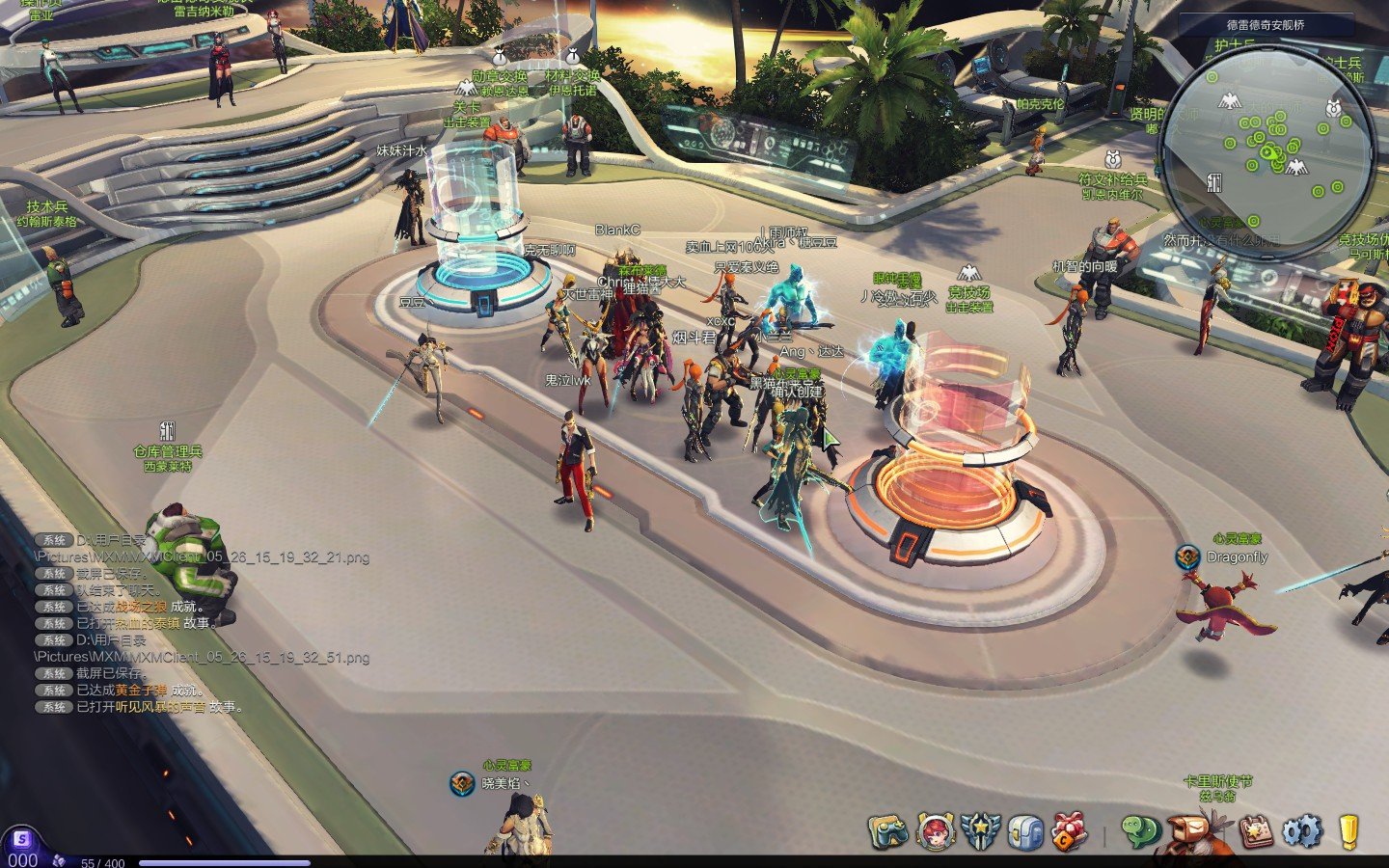Open the blue gears settings icon
Screen dimensions: 1389x868
point(1301,830)
